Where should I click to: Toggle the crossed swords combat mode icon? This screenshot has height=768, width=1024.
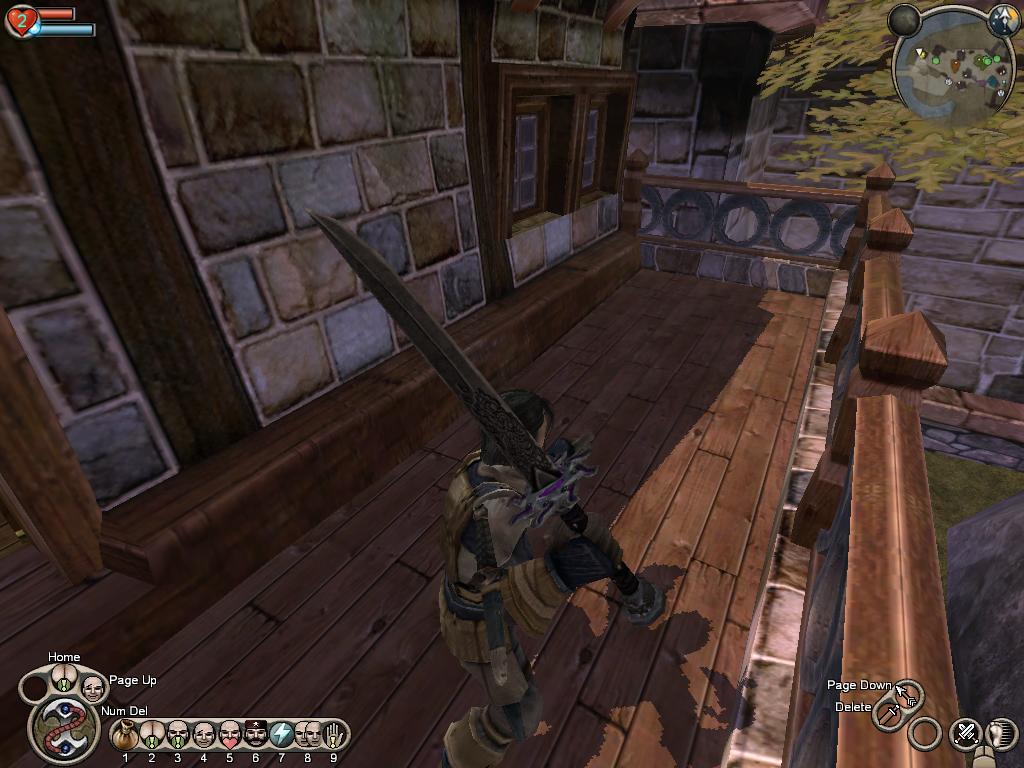966,733
